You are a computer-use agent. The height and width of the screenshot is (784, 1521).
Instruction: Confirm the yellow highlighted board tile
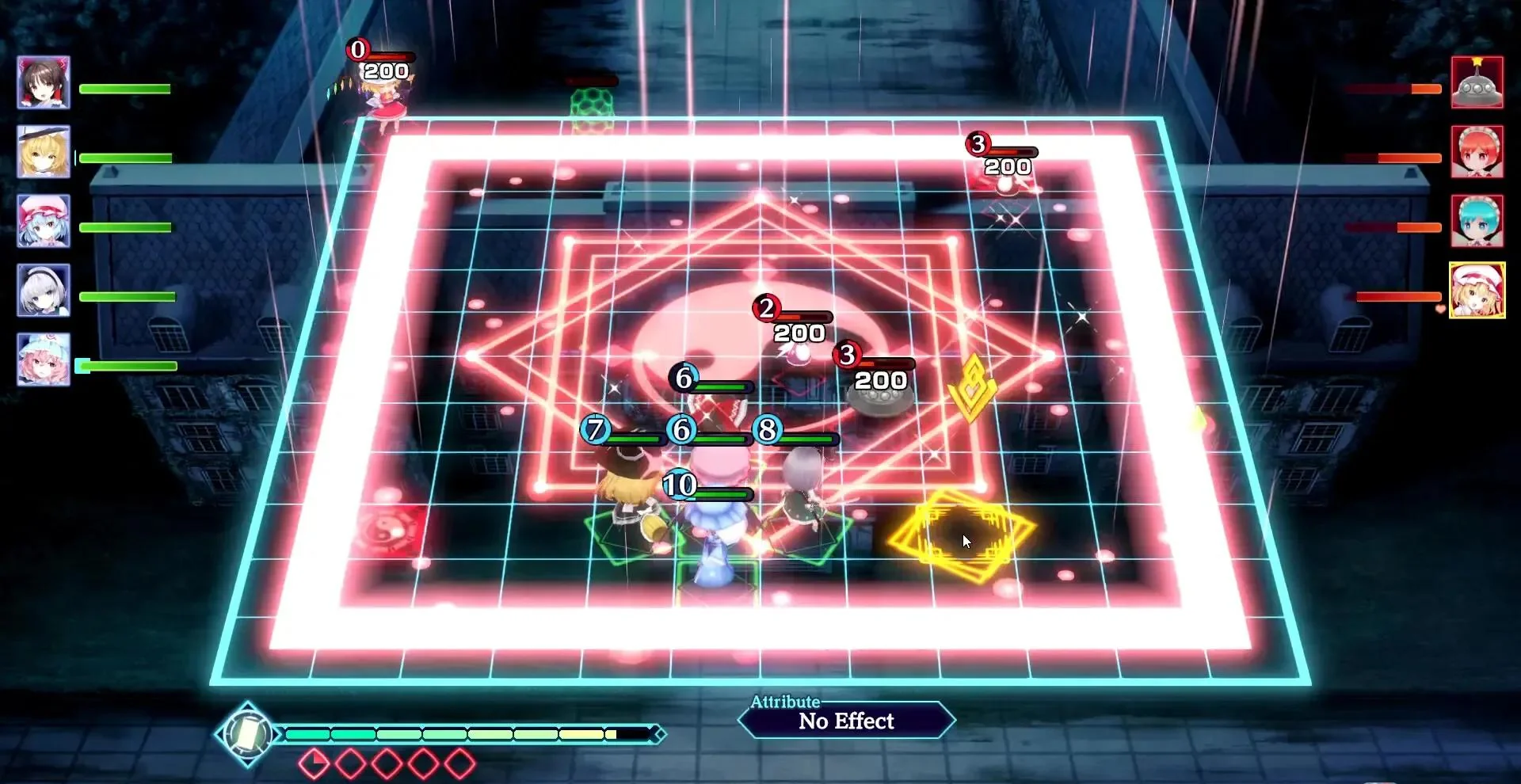(960, 535)
